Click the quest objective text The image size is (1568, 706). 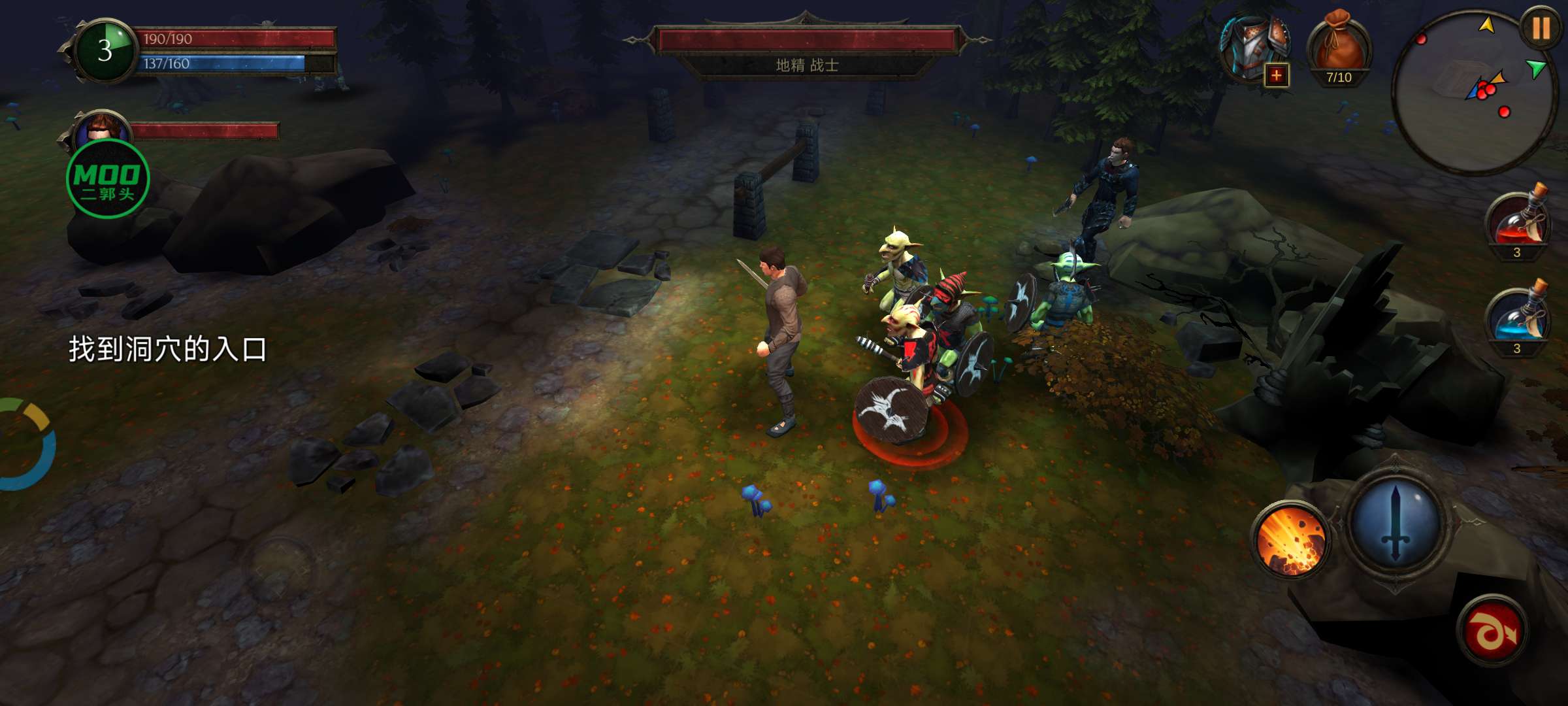[169, 350]
